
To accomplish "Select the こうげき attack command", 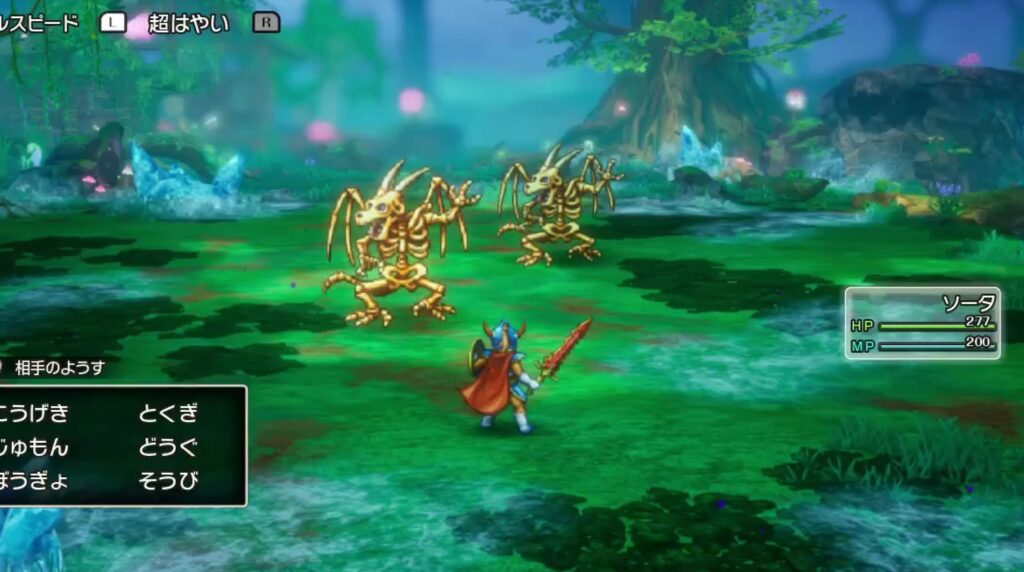I will [x=36, y=414].
